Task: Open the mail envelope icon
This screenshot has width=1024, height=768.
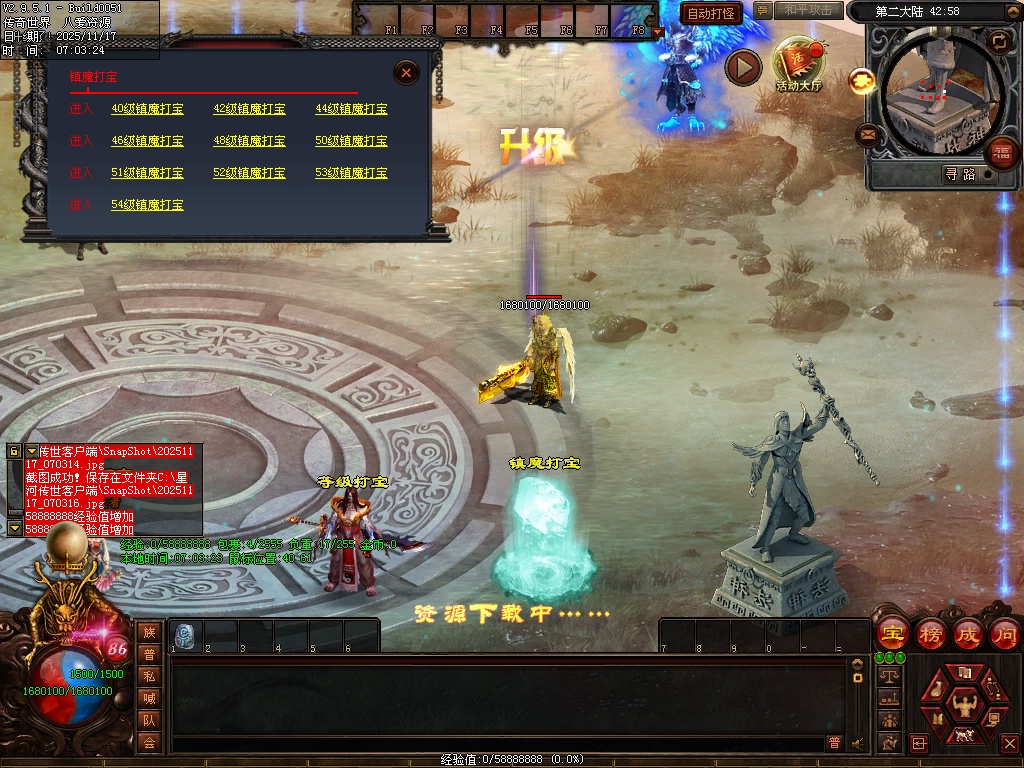Action: 868,135
